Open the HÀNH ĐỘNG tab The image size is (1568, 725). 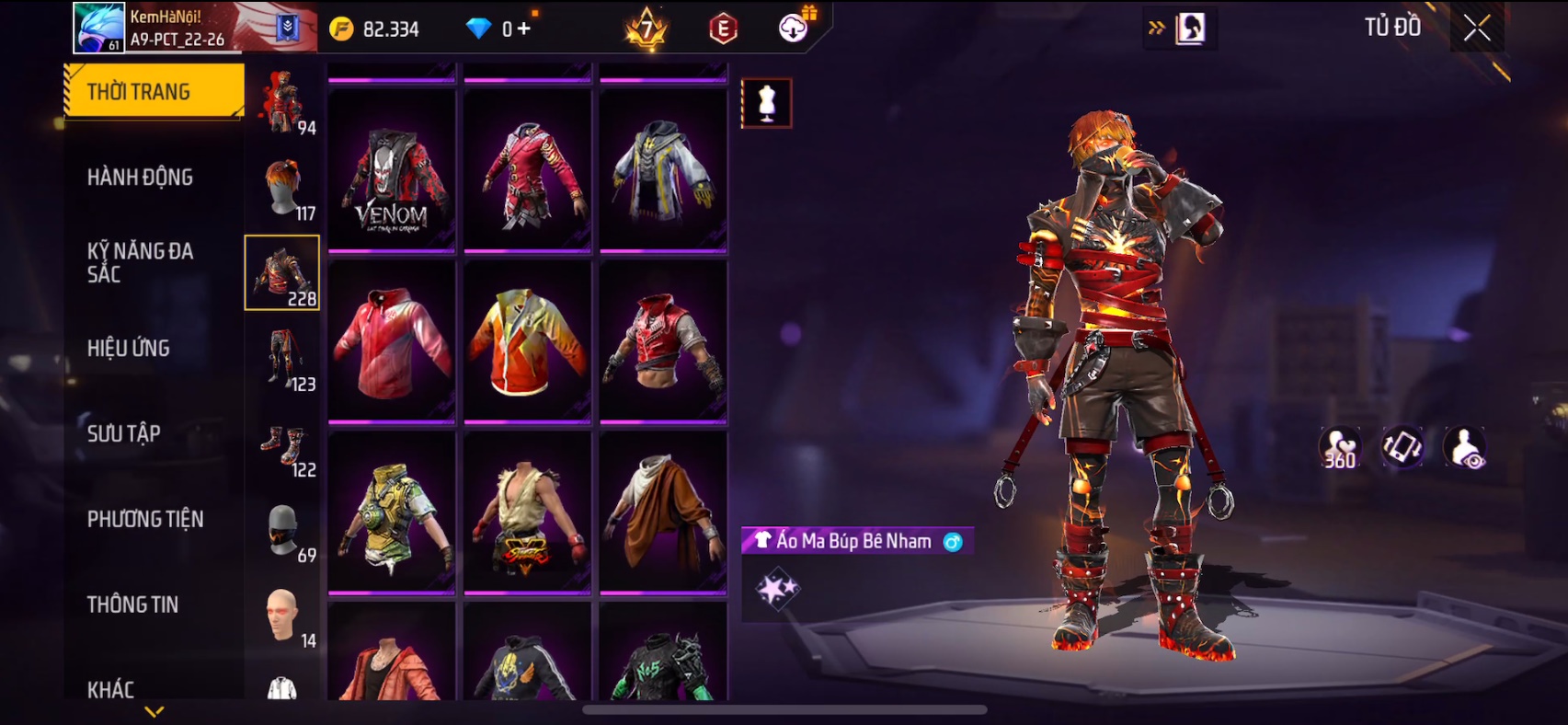pyautogui.click(x=140, y=177)
